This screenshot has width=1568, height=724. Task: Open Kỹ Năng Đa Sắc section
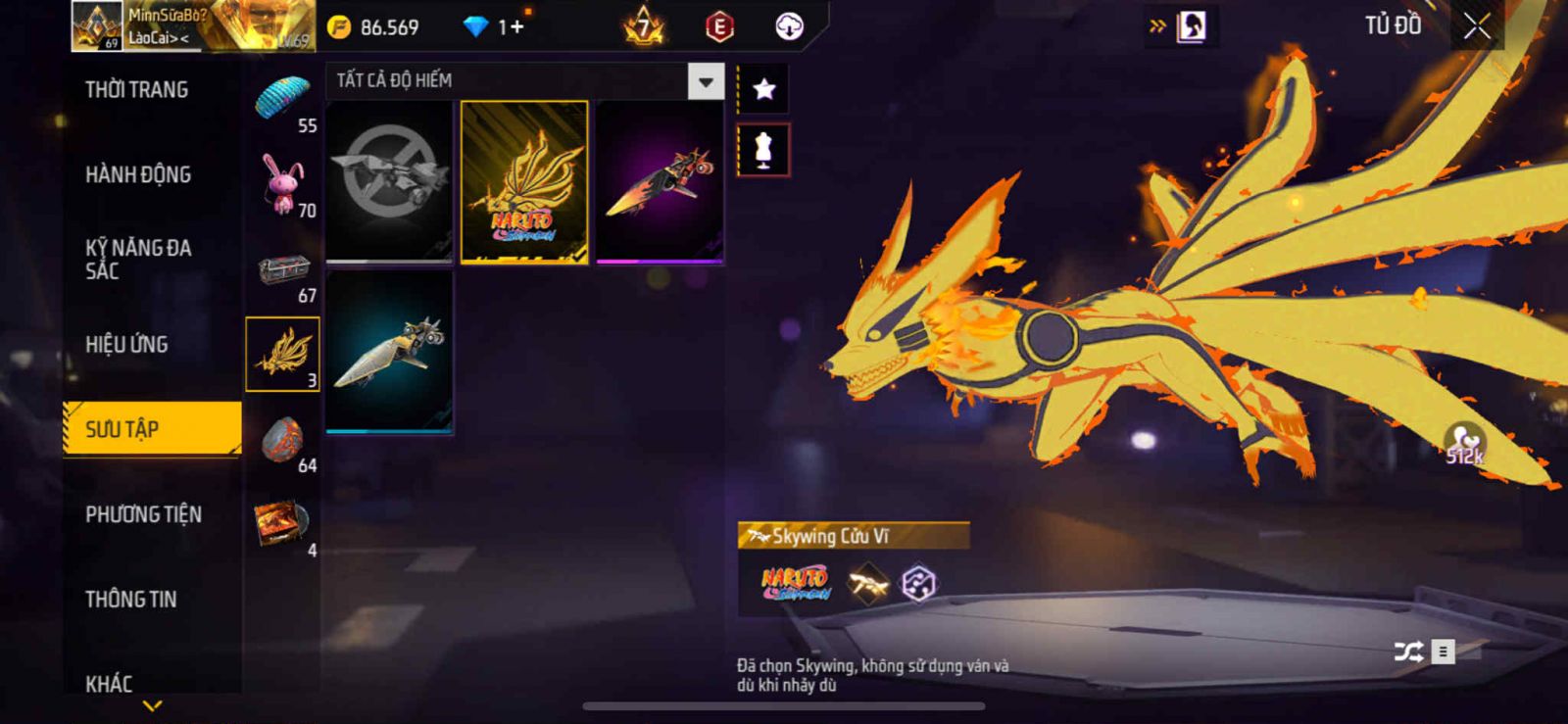tap(138, 260)
